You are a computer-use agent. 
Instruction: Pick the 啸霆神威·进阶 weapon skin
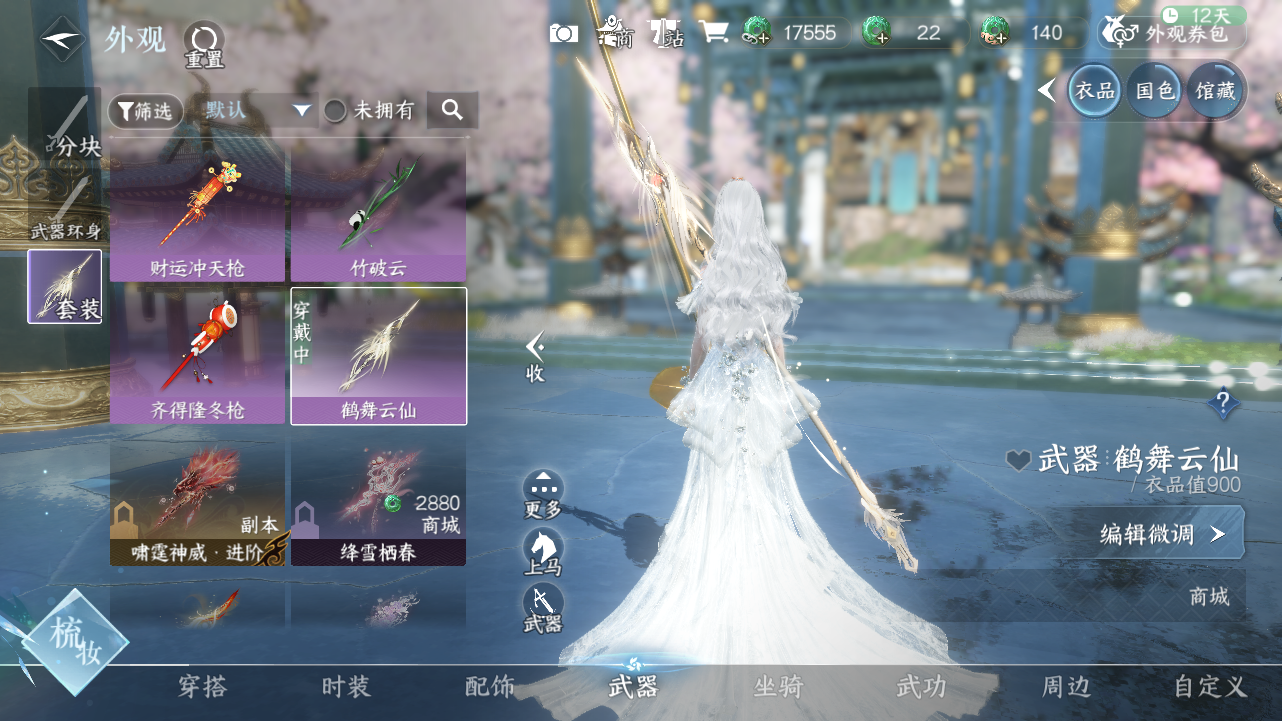pos(198,500)
